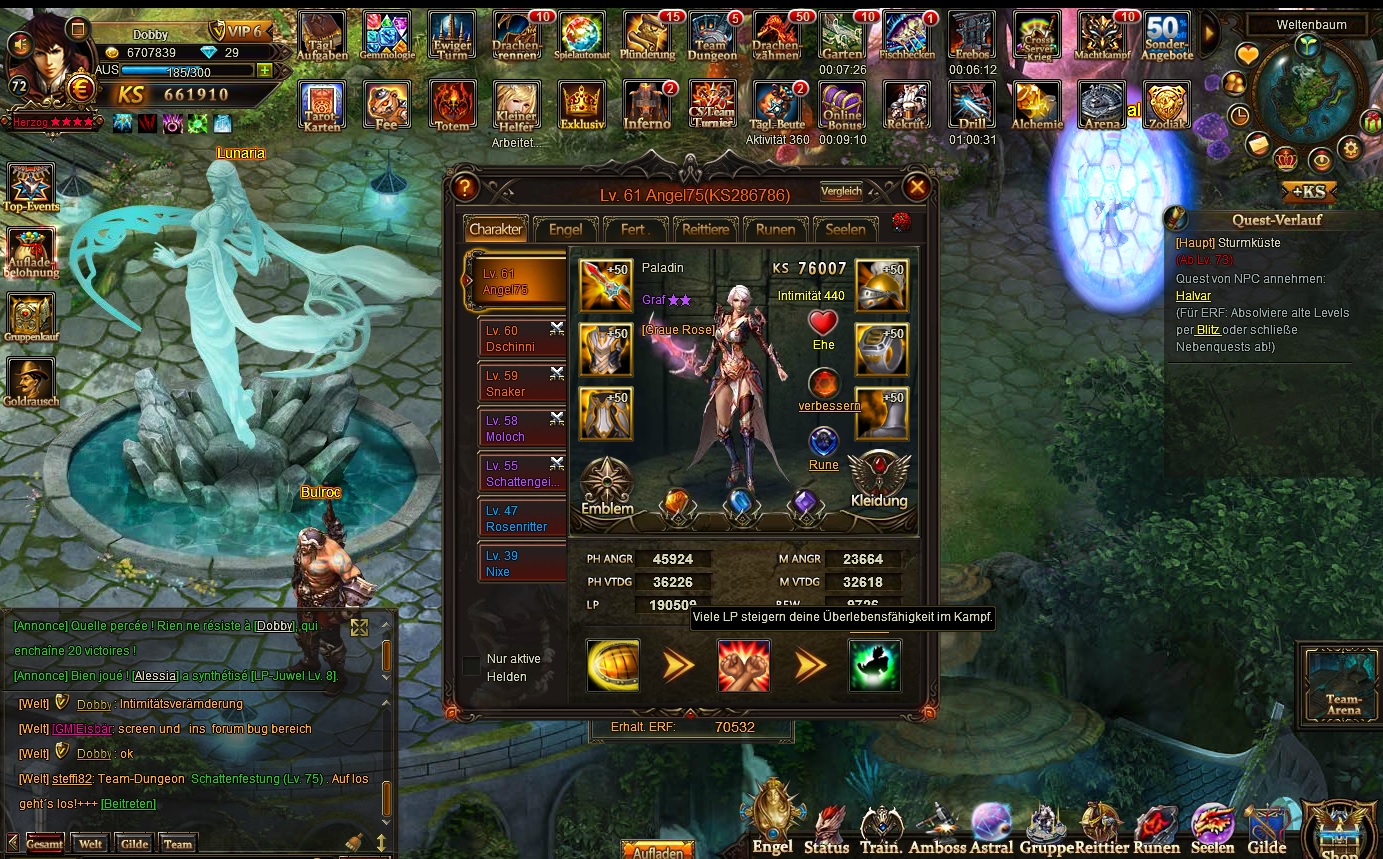Switch to the Engel tab

point(565,229)
